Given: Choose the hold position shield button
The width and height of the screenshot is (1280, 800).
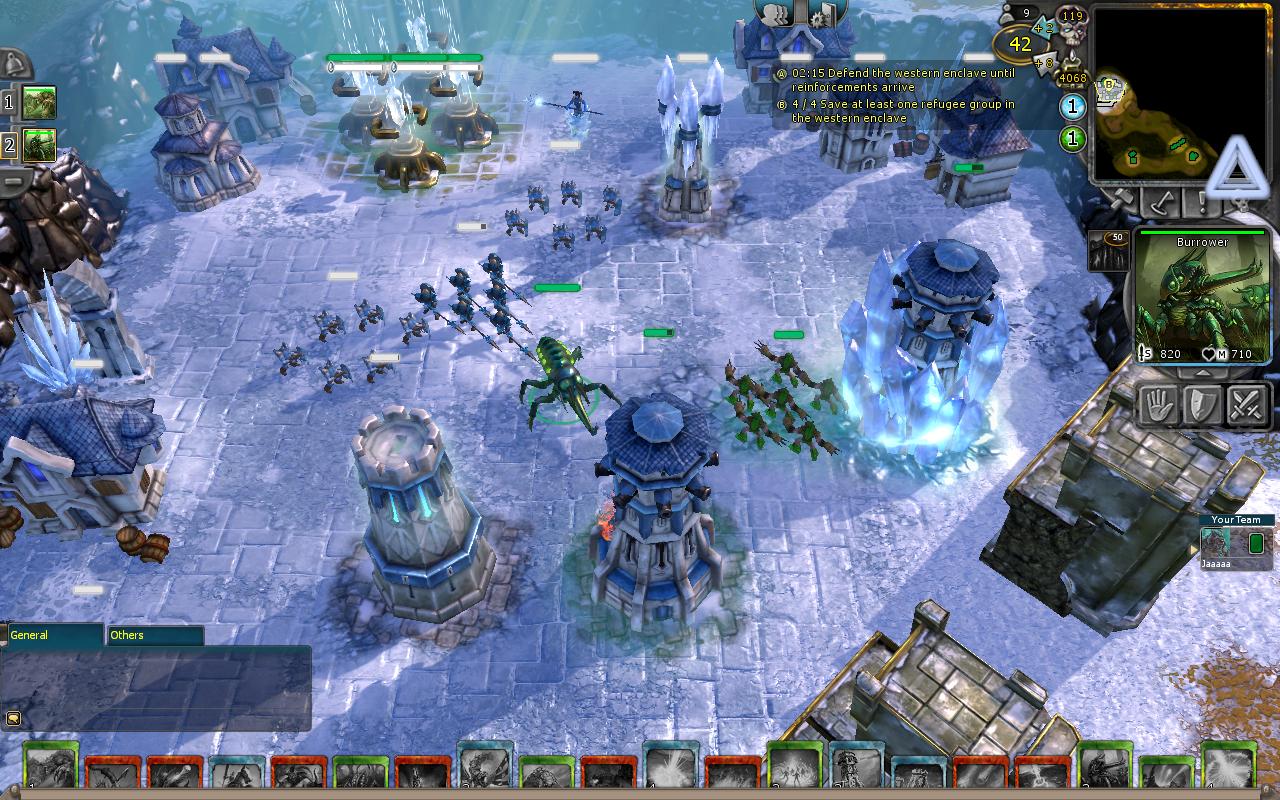Looking at the screenshot, I should 1203,405.
